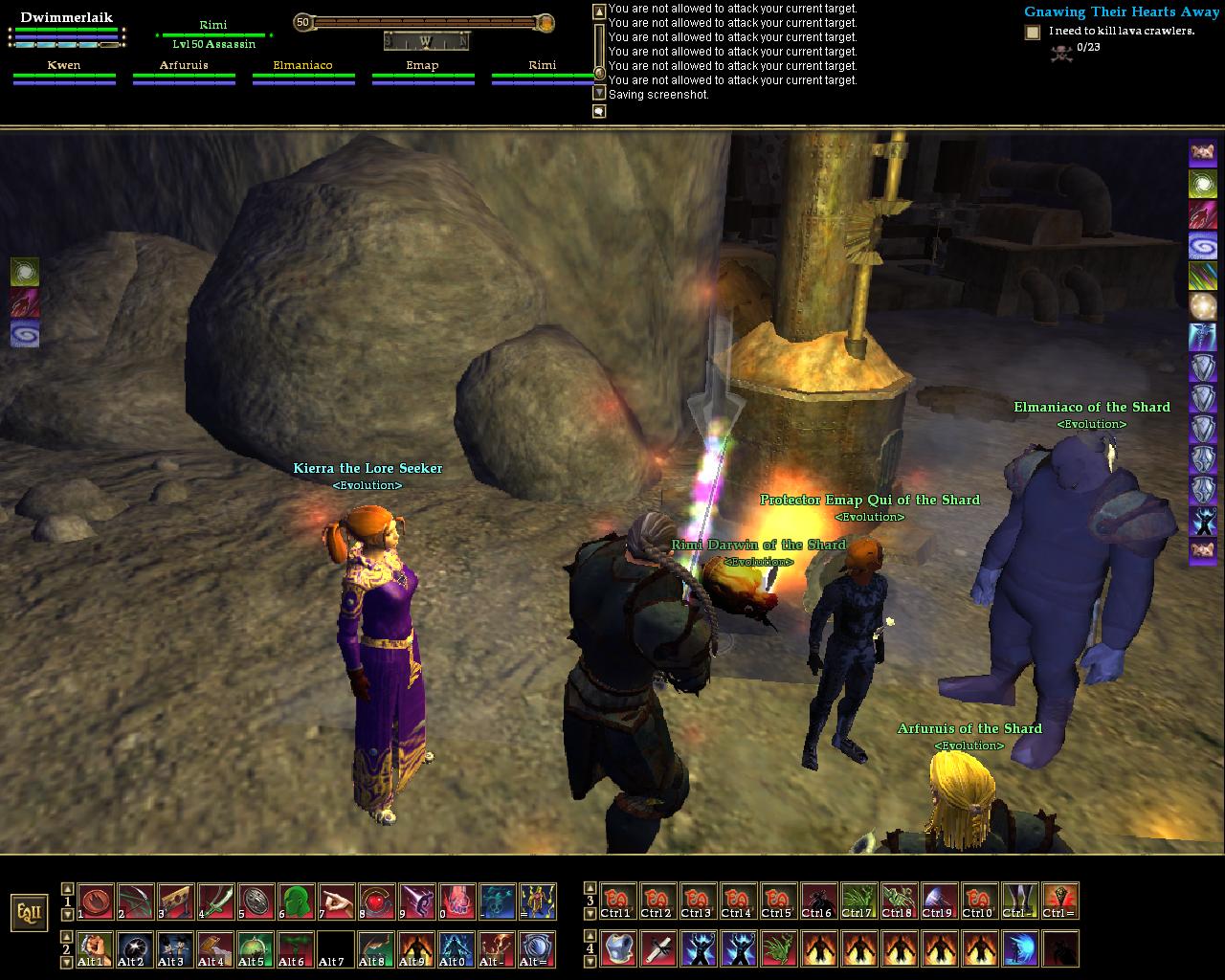Click the compass heading bar
This screenshot has width=1225, height=980.
pos(426,41)
